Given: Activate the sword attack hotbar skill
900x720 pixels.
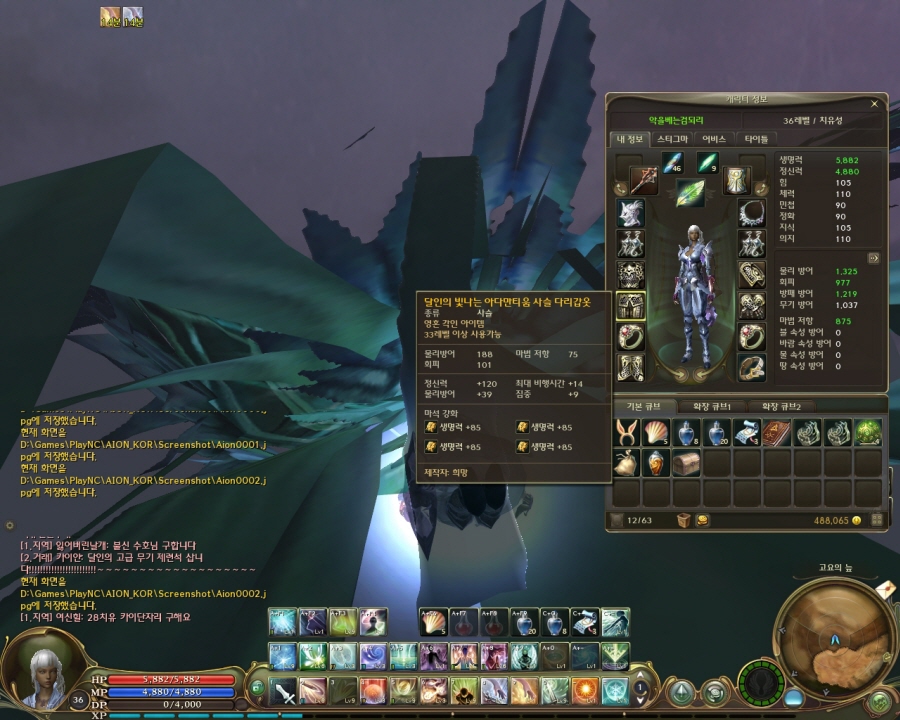Looking at the screenshot, I should coord(285,690).
